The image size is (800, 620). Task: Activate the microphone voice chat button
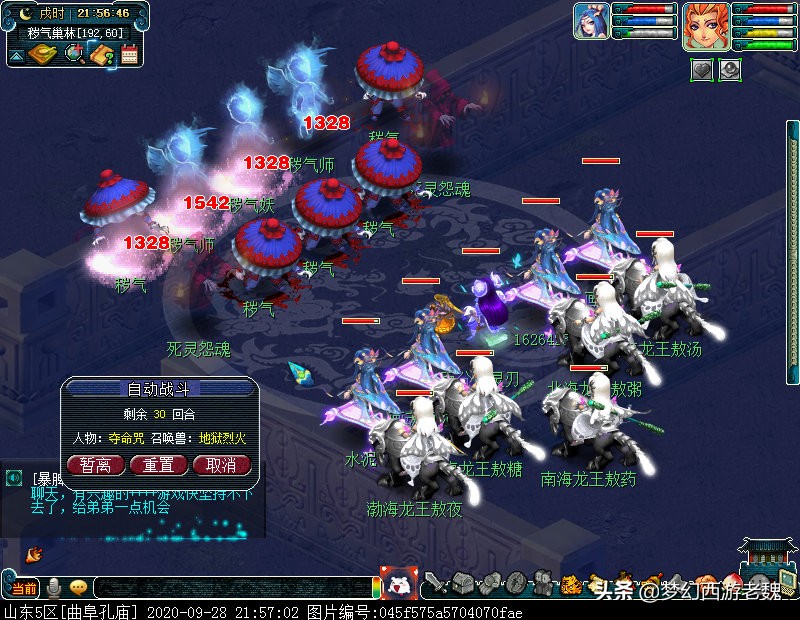(x=53, y=588)
